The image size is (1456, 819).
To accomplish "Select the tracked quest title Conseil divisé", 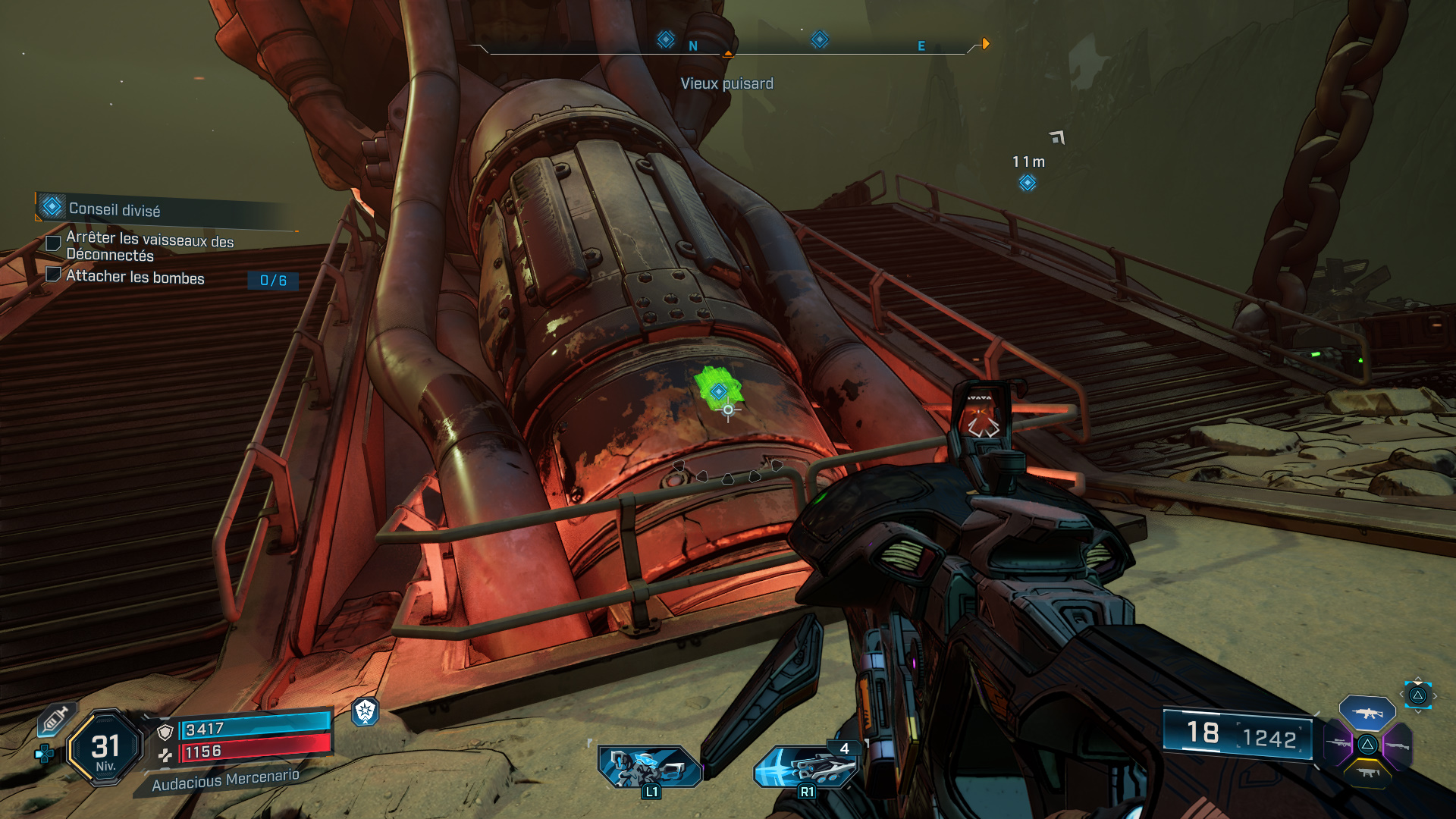I will tap(115, 209).
